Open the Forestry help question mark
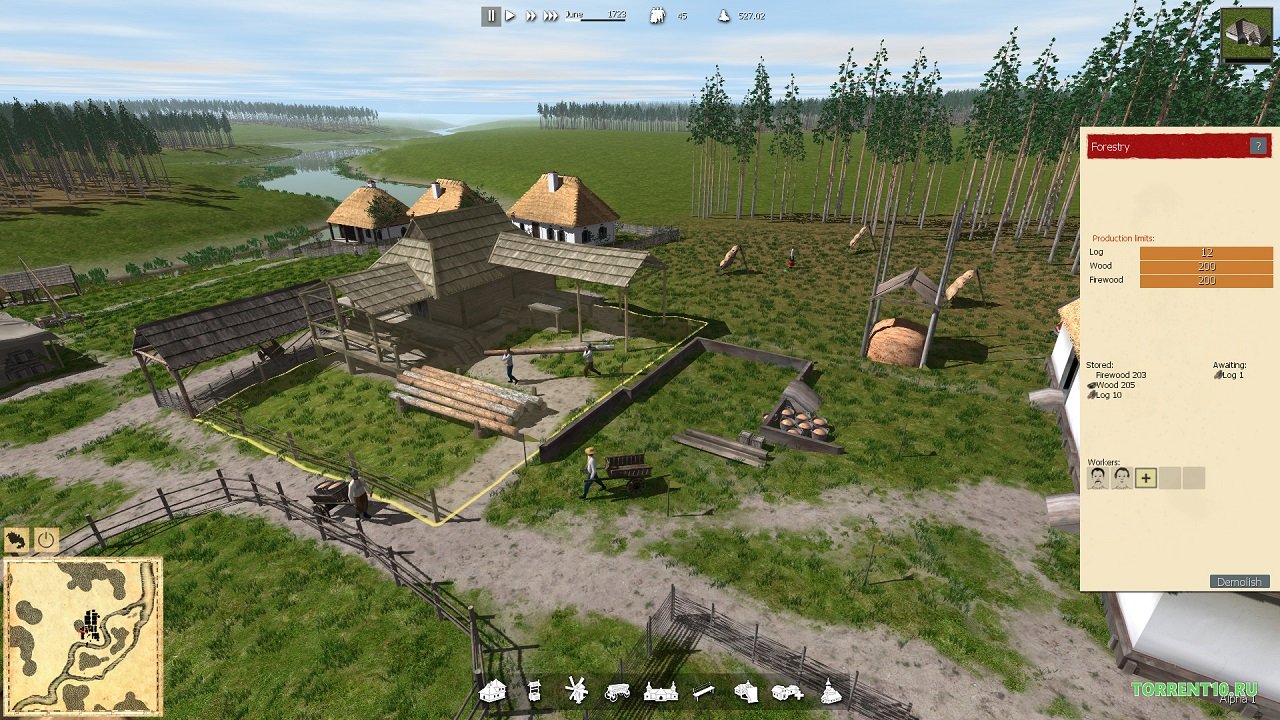Image resolution: width=1280 pixels, height=720 pixels. (1258, 147)
